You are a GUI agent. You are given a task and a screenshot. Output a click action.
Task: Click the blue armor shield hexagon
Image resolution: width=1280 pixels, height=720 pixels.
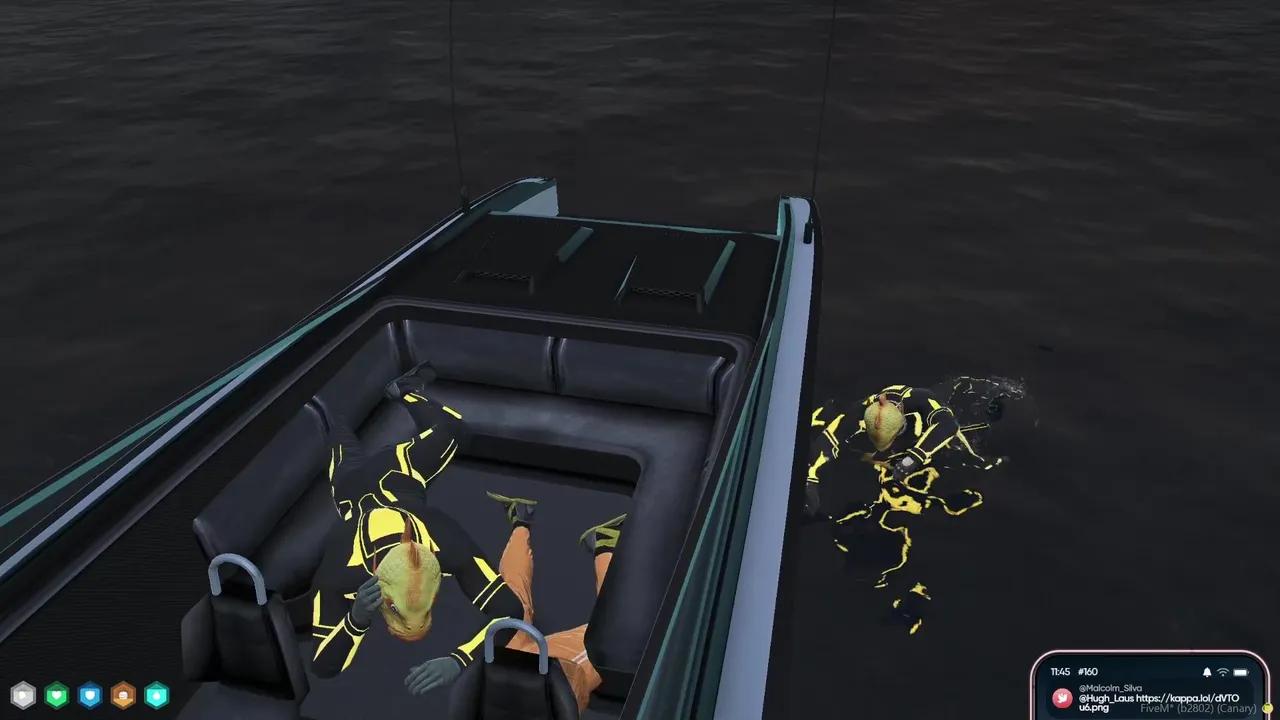click(x=89, y=694)
